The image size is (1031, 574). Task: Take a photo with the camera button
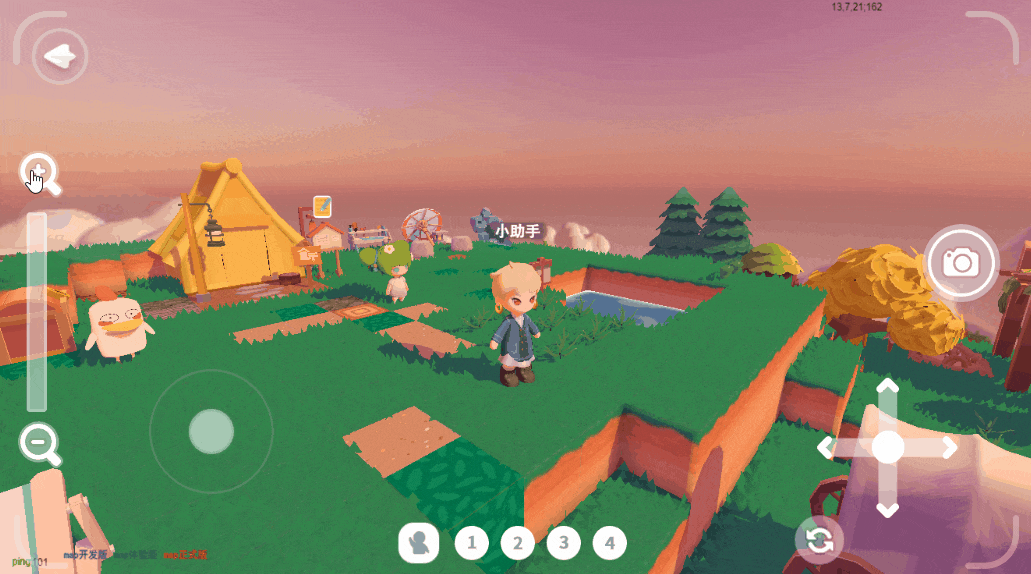tap(961, 262)
